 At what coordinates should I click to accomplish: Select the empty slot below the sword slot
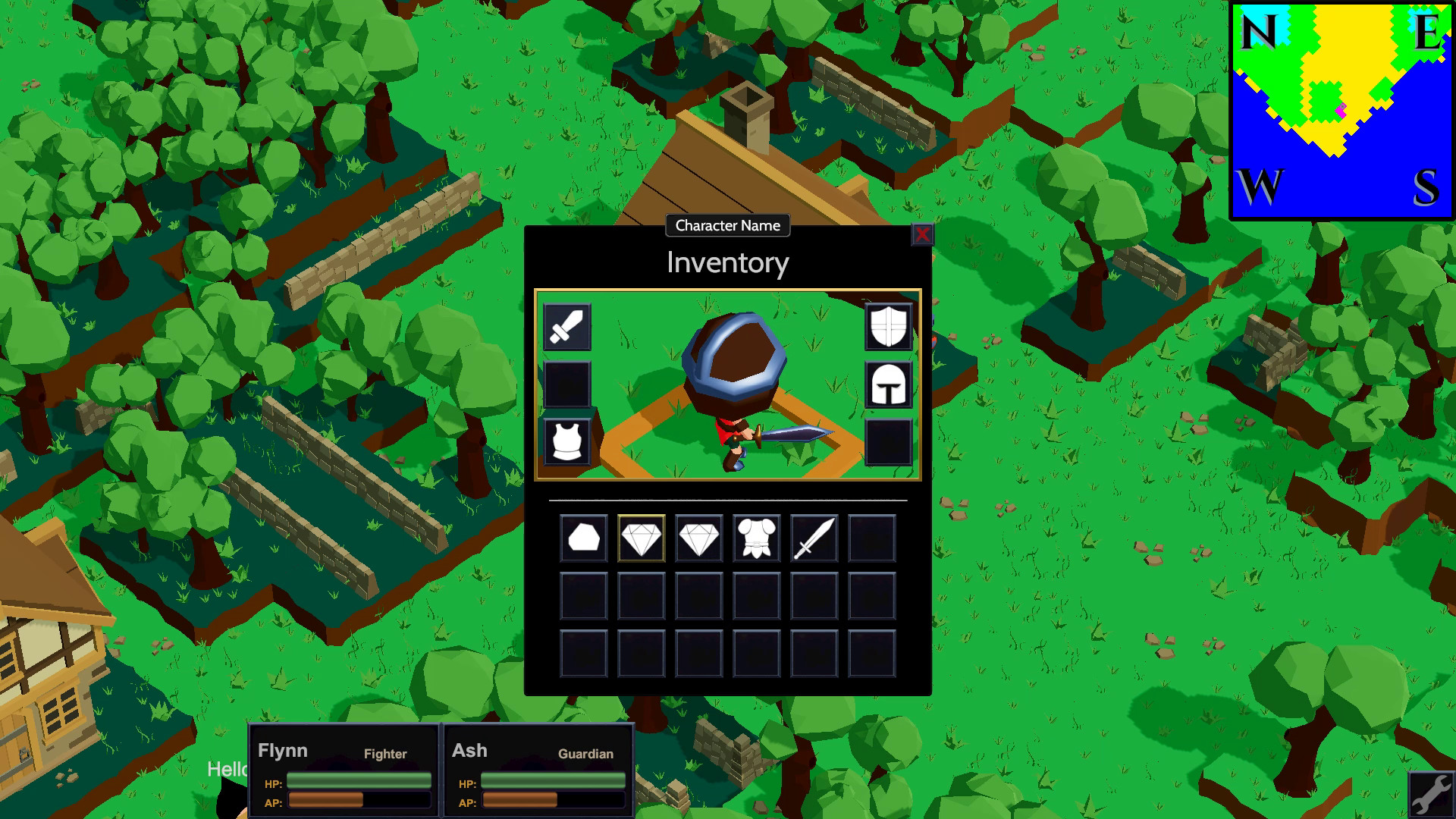[566, 384]
